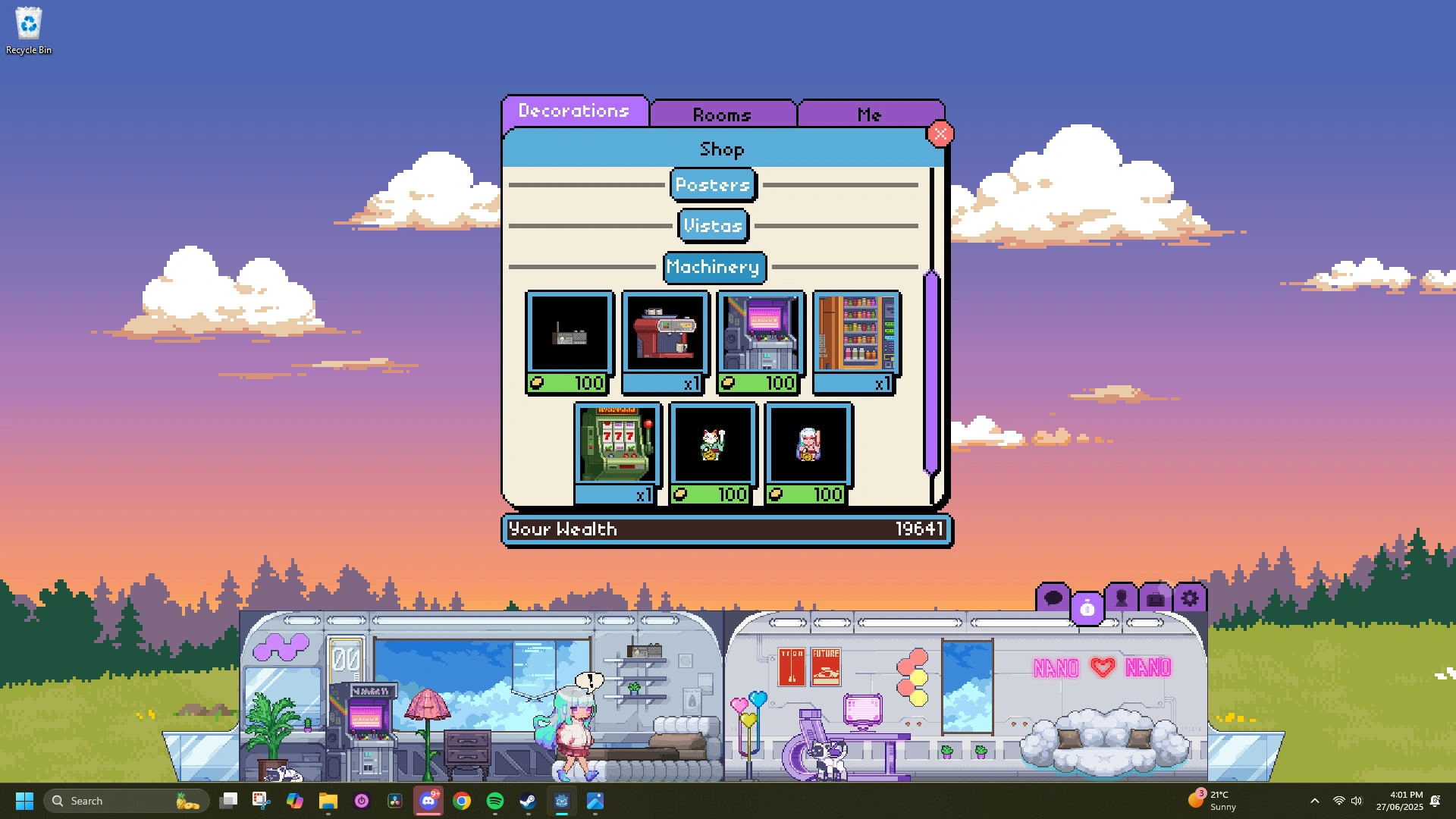
Task: Expand the Vistas category
Action: point(712,225)
